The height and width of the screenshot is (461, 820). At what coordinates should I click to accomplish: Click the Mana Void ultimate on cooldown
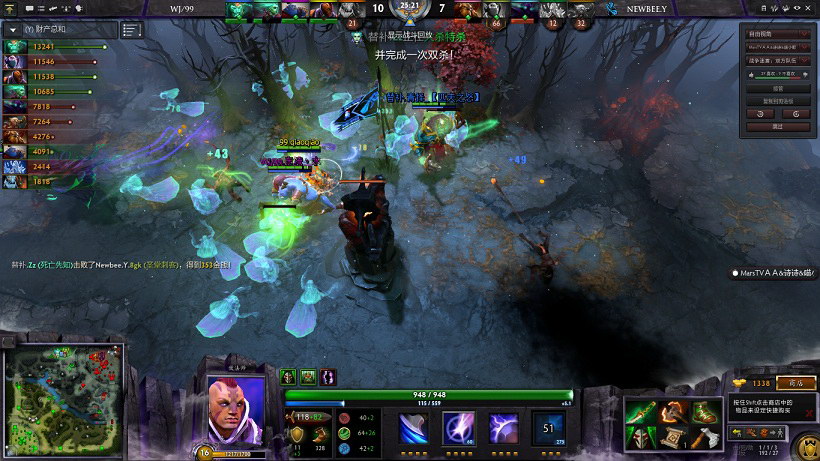548,428
